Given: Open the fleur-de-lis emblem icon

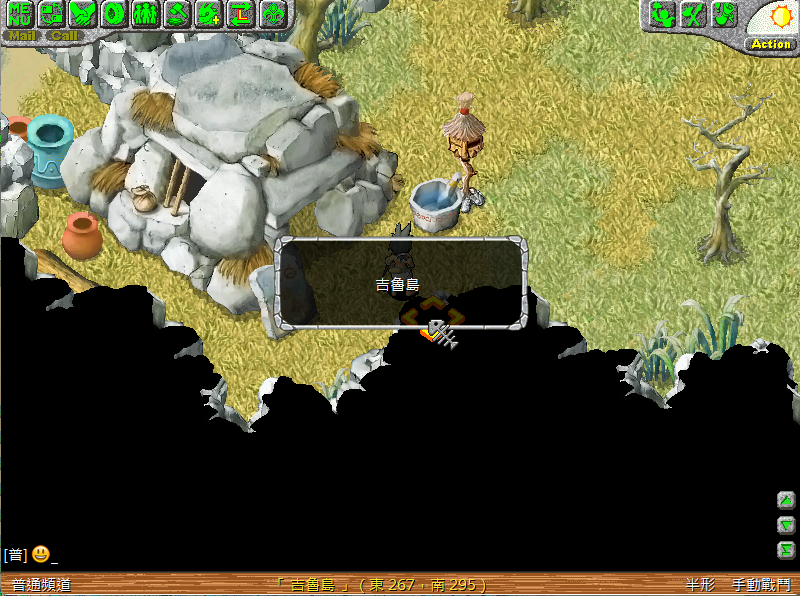Looking at the screenshot, I should pos(273,14).
